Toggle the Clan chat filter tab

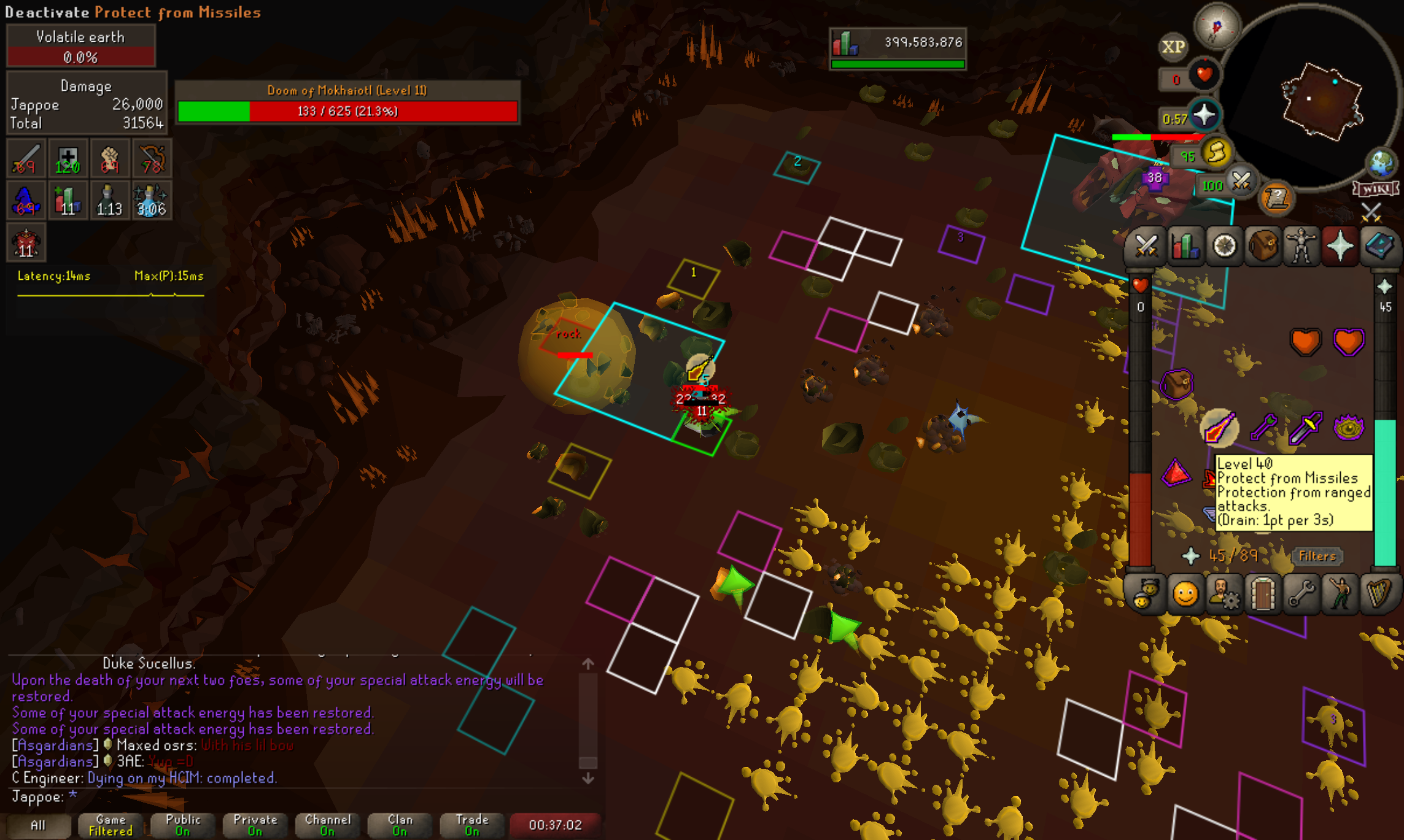(400, 825)
